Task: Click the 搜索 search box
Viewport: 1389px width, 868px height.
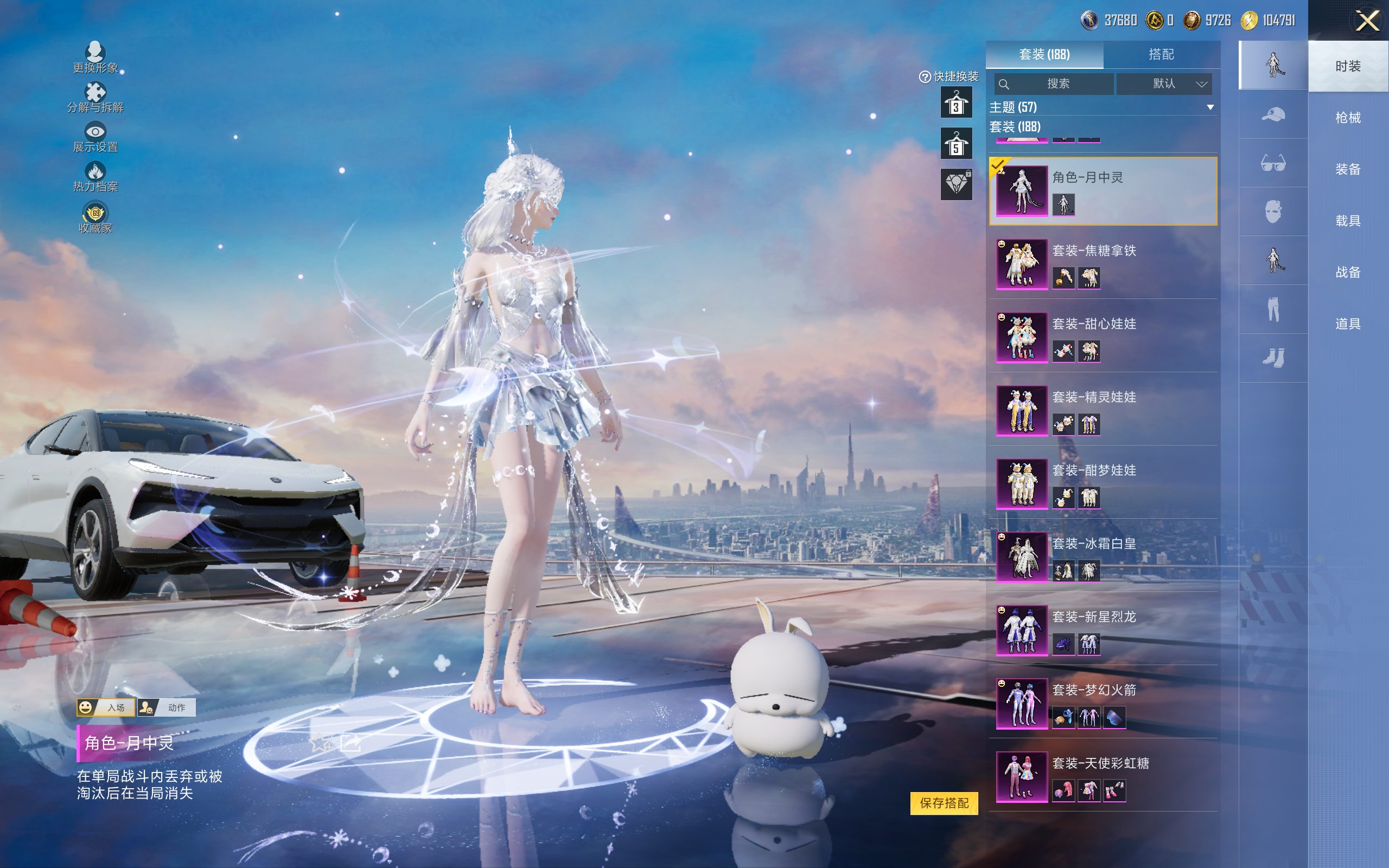Action: (x=1054, y=84)
